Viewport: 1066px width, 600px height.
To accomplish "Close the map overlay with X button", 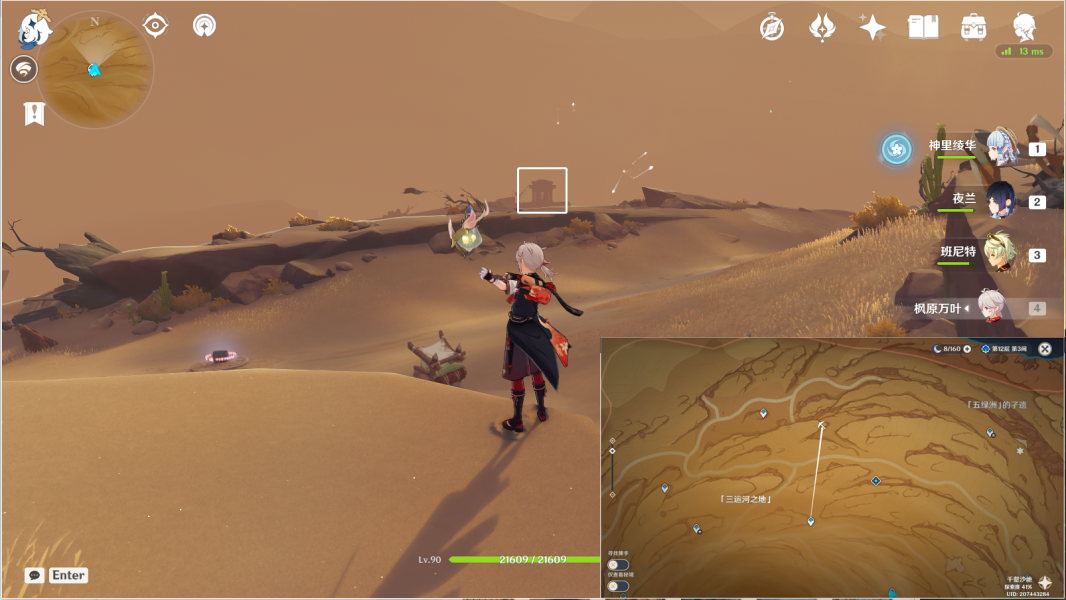I will coord(1045,349).
